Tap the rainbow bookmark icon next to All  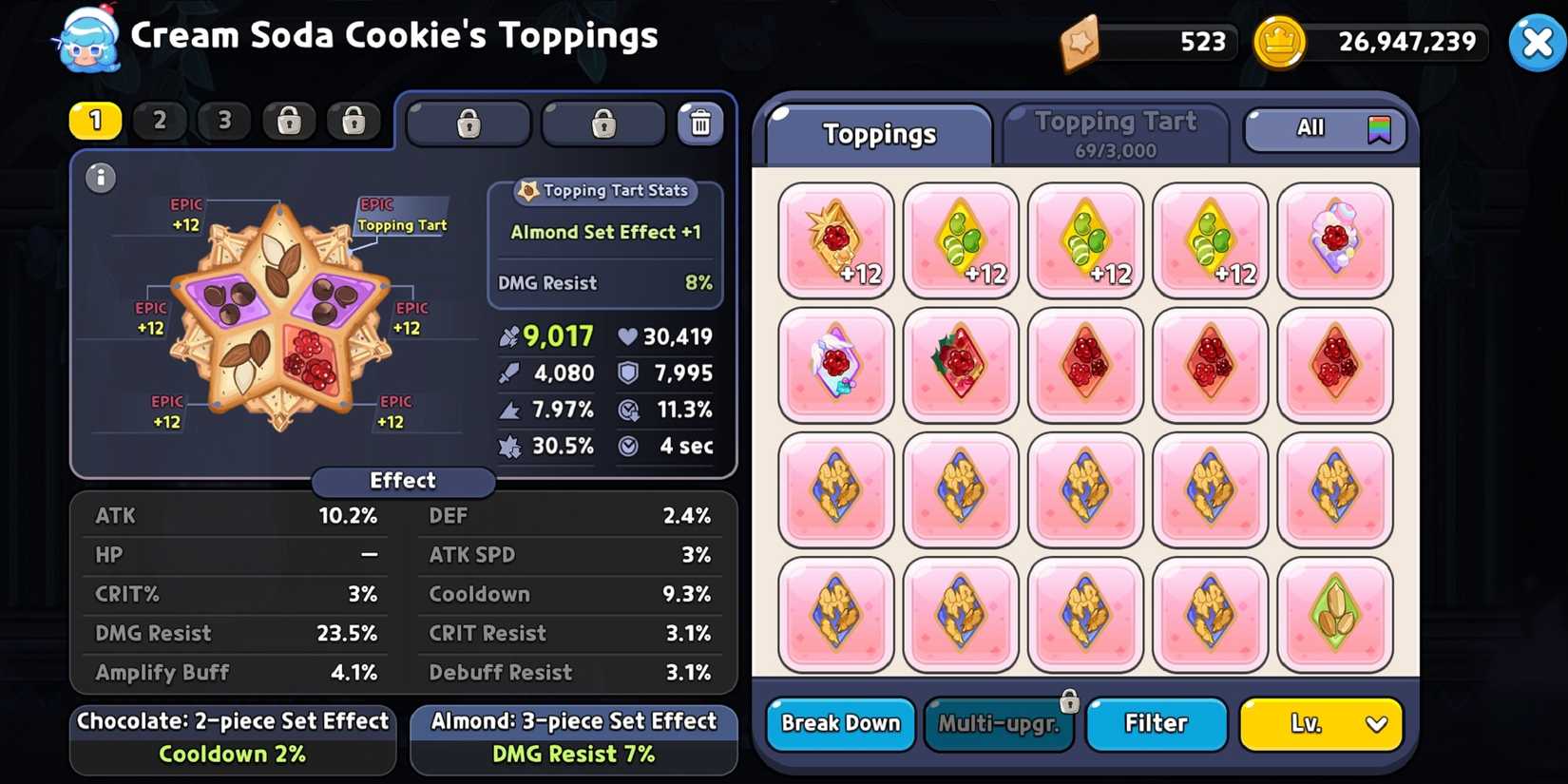pos(1380,129)
